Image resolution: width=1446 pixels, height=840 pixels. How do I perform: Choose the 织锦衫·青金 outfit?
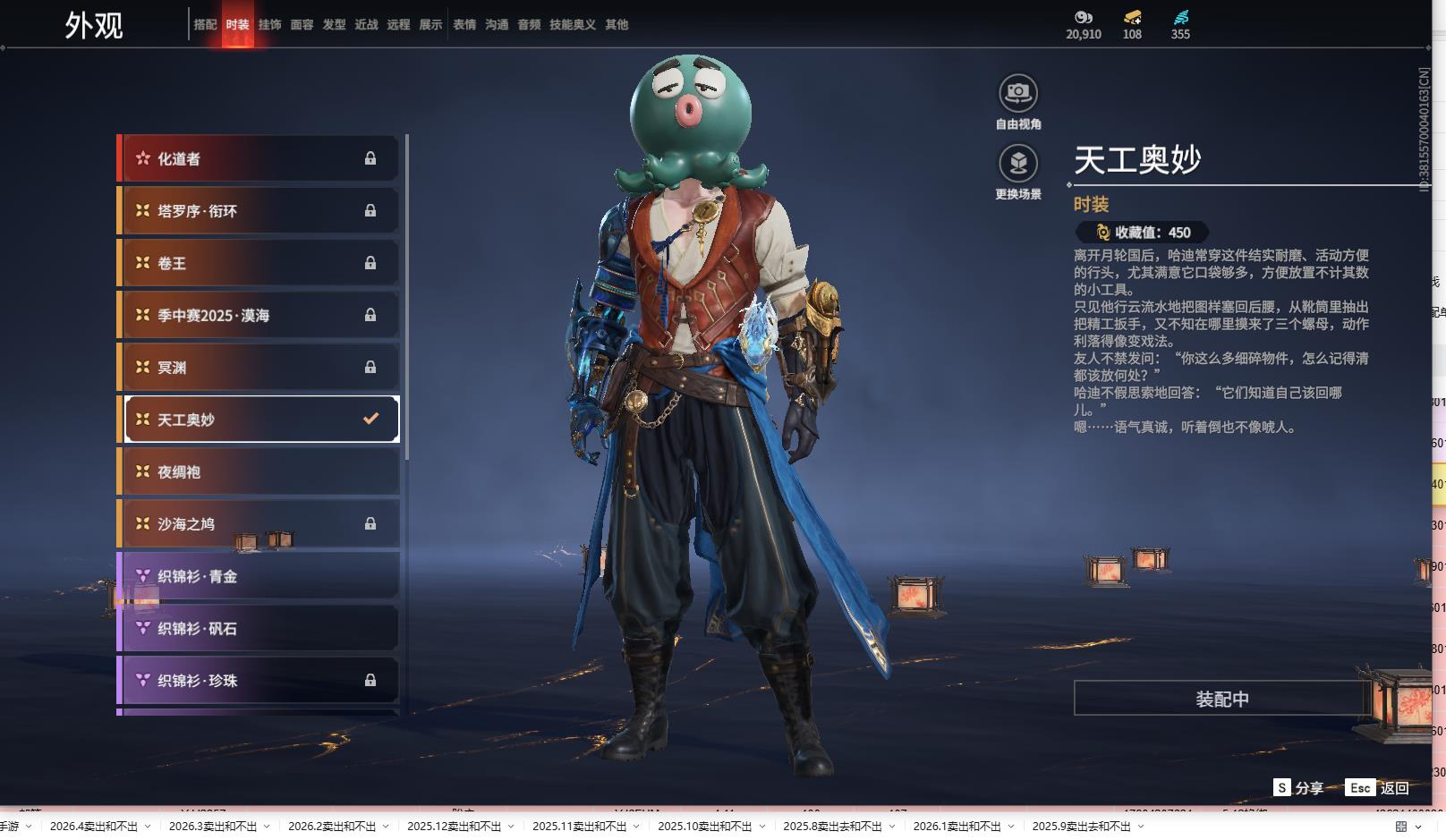point(258,577)
